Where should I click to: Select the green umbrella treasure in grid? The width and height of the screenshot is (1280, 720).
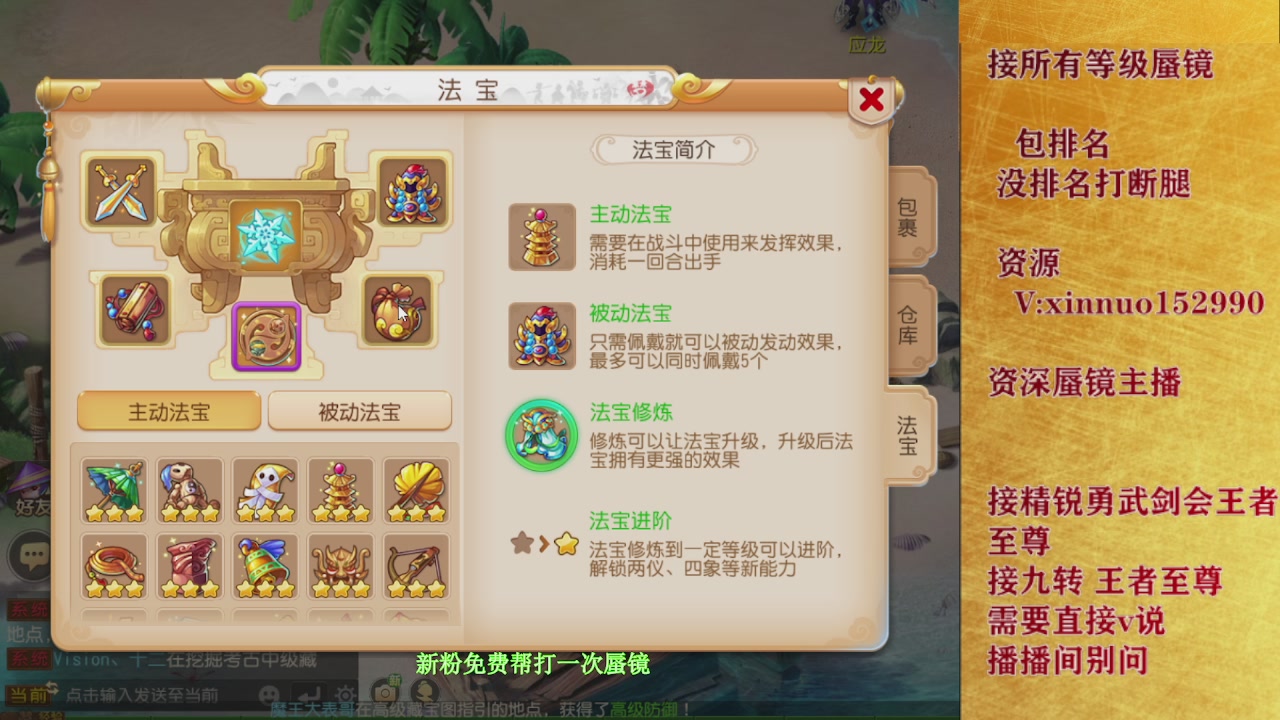coord(113,488)
